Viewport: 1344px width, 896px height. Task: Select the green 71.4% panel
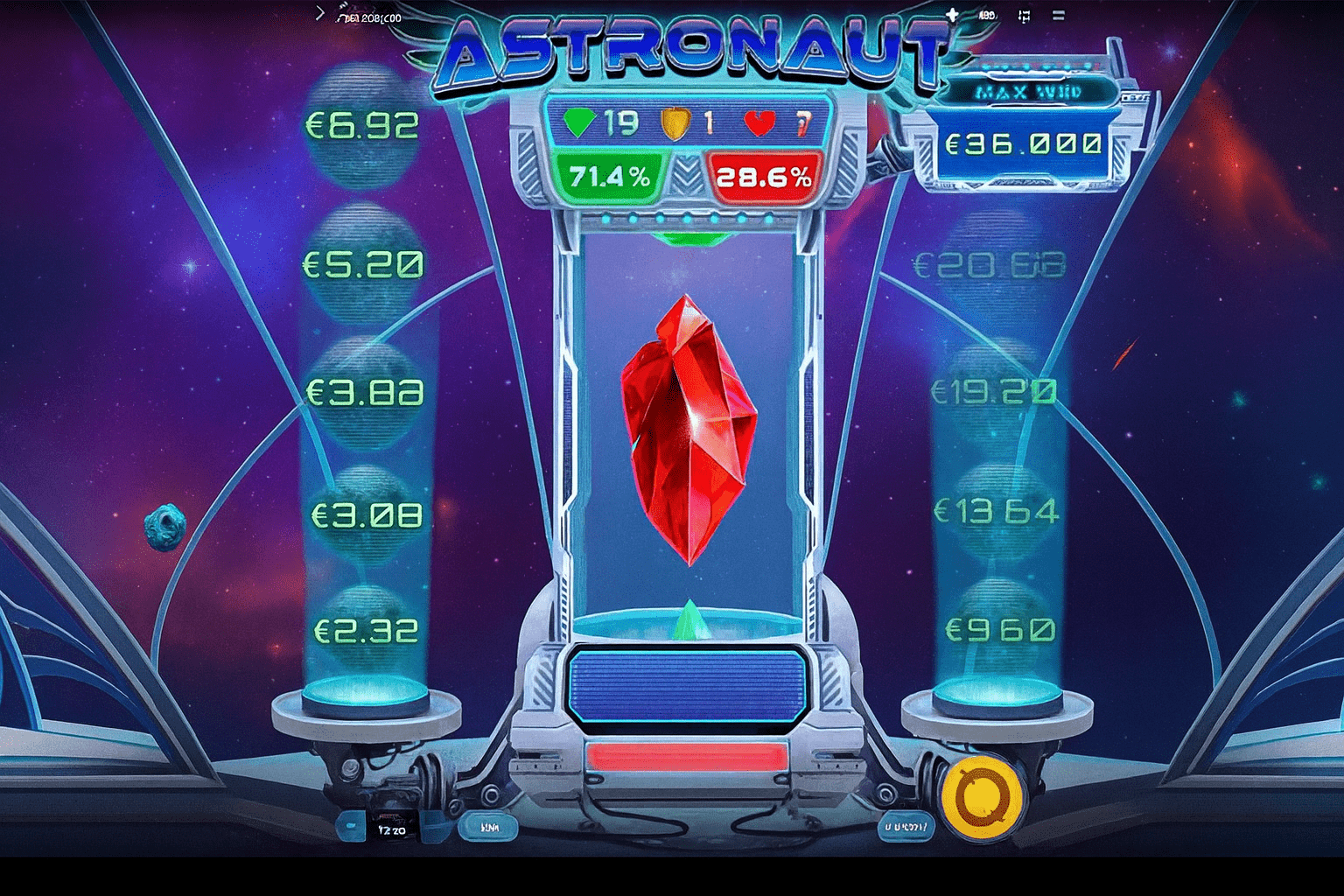[610, 177]
